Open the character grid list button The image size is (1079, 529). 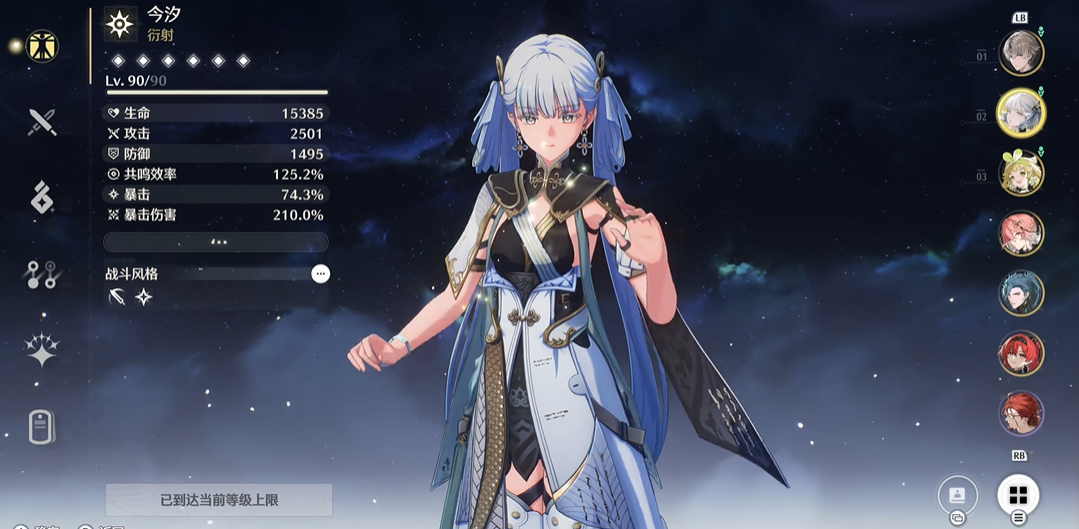tap(1018, 495)
